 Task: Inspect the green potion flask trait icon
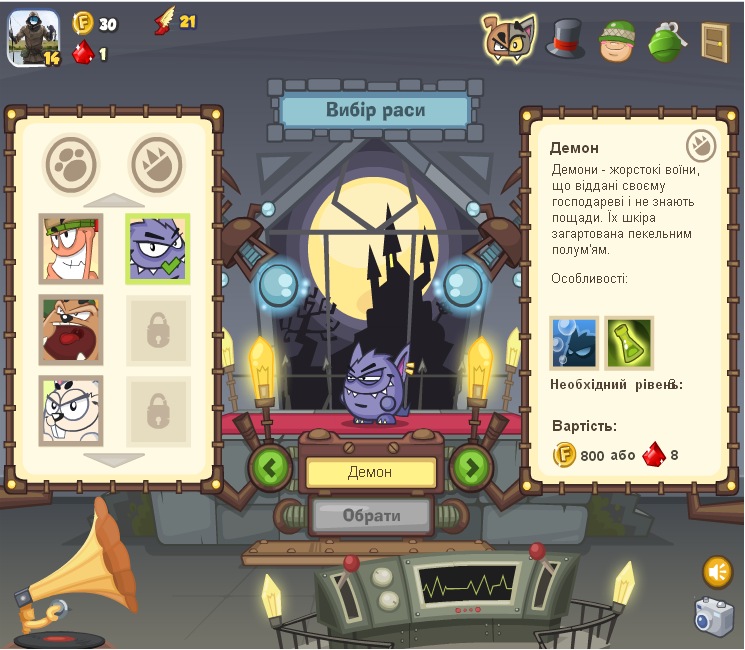(629, 343)
